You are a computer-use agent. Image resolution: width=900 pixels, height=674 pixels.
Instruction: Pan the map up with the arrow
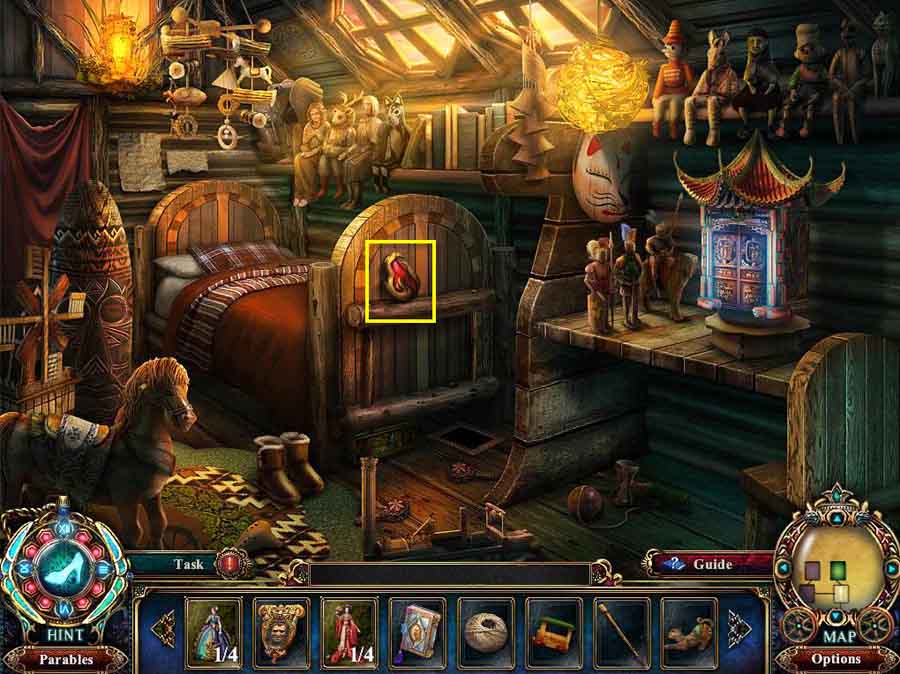click(x=835, y=519)
